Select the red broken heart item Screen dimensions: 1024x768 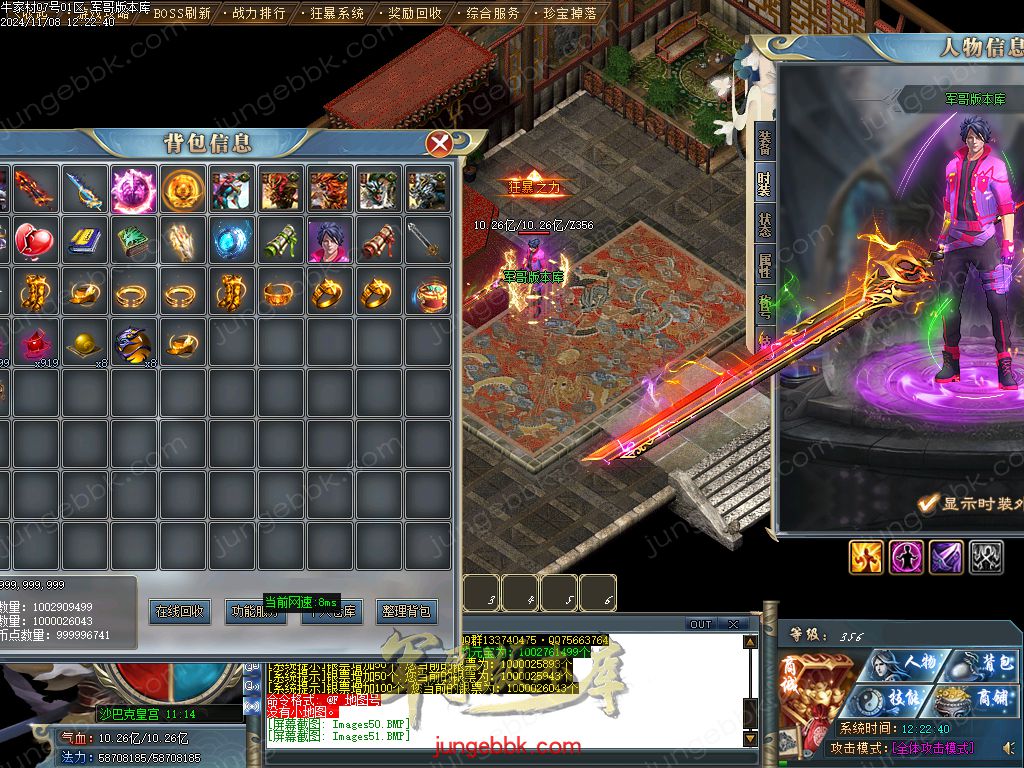(x=35, y=241)
